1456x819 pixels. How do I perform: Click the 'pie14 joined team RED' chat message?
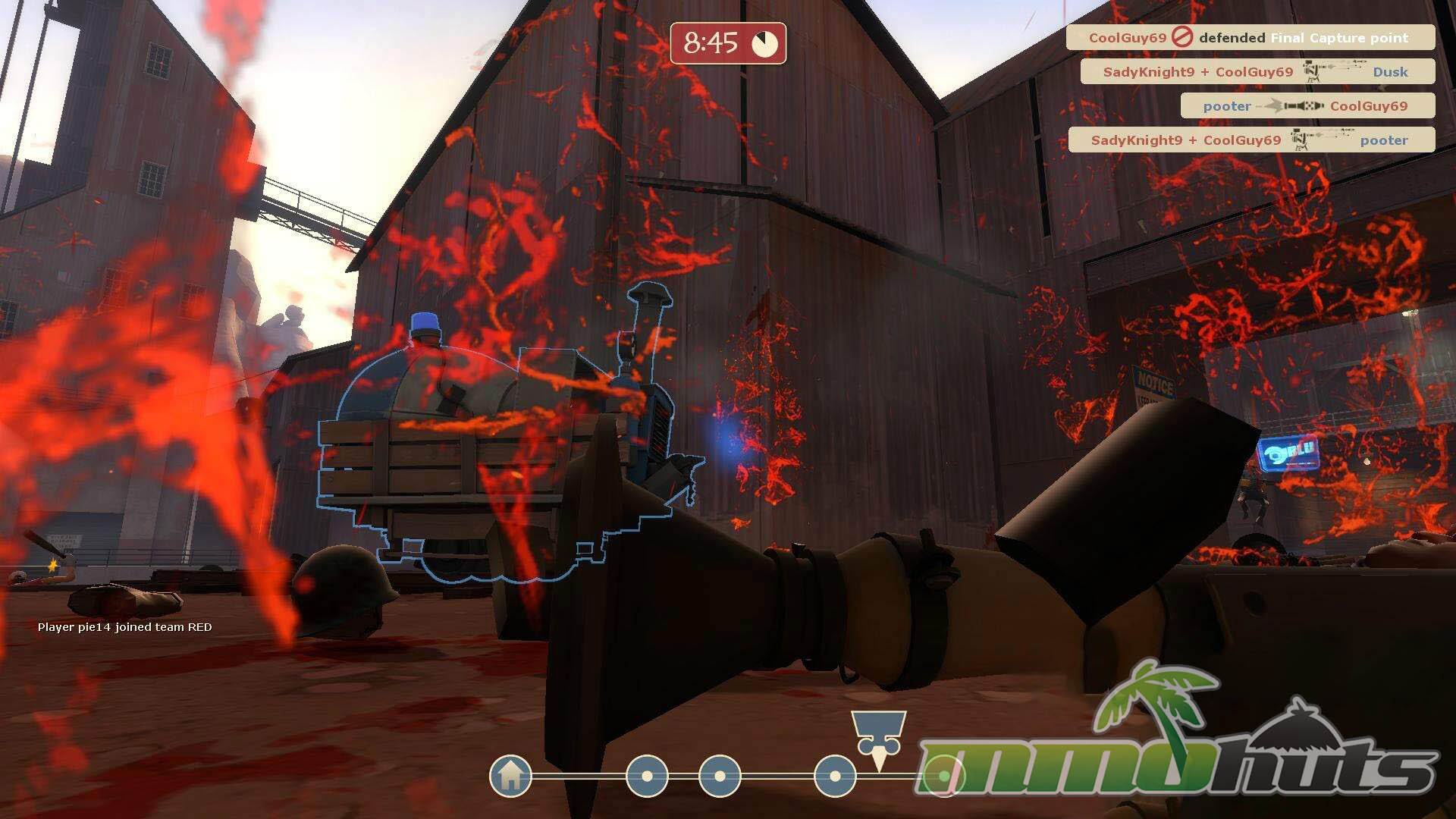tap(125, 627)
